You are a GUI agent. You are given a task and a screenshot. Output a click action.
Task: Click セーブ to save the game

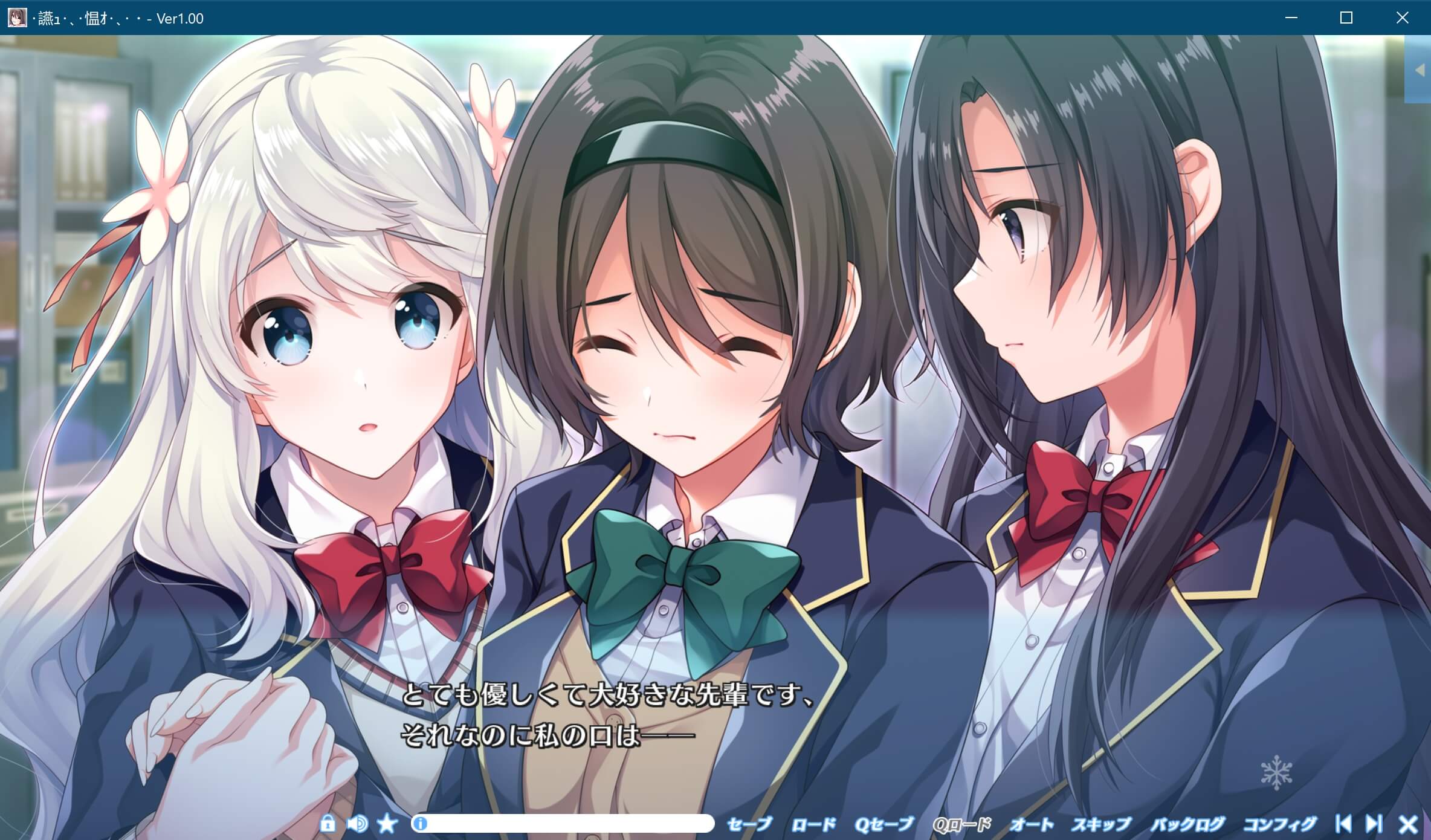click(x=749, y=823)
